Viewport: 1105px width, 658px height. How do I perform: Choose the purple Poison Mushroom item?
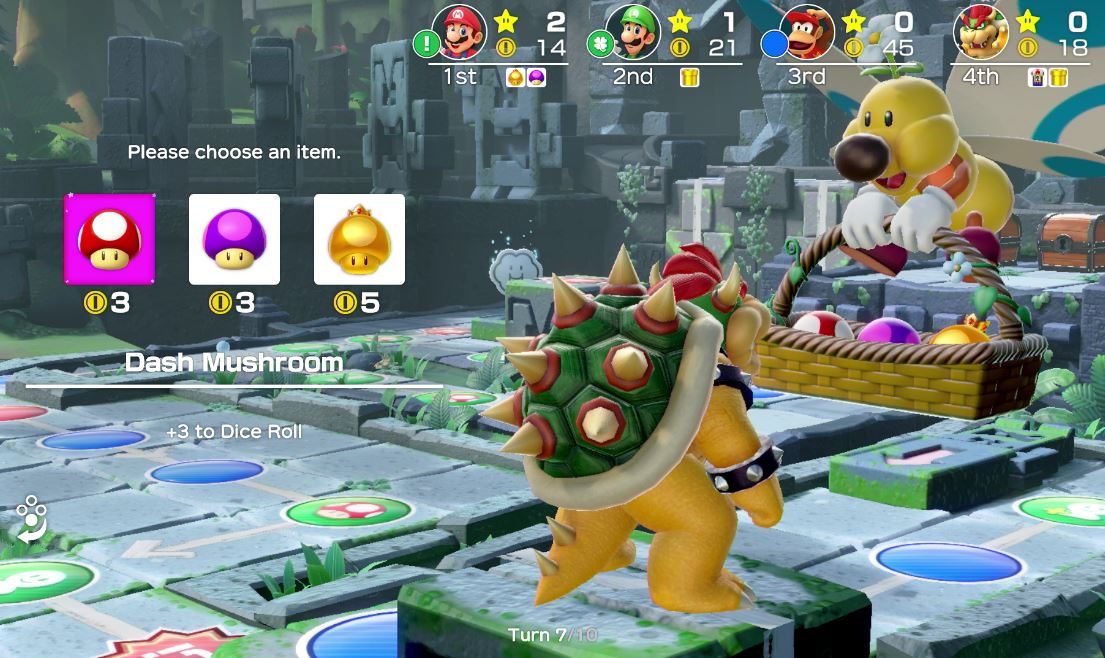tap(234, 240)
